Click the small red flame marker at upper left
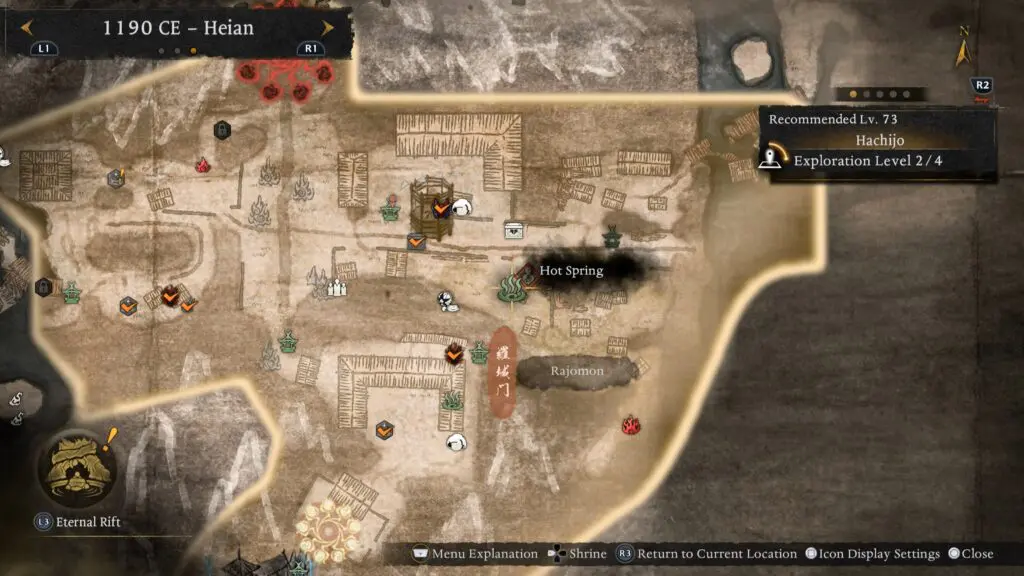 coord(203,165)
